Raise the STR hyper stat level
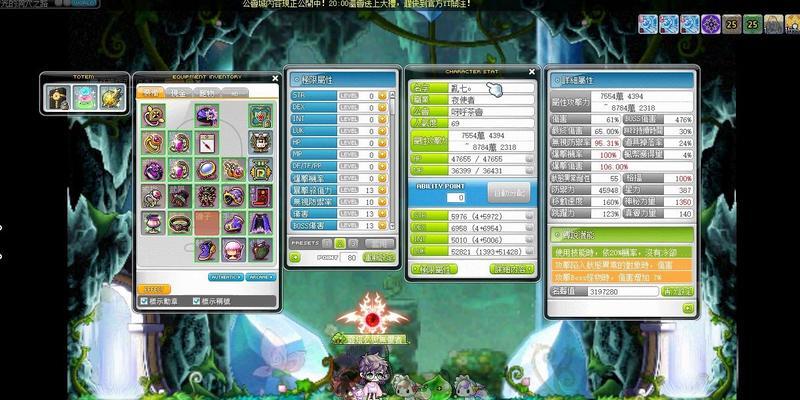The width and height of the screenshot is (800, 400). (383, 96)
